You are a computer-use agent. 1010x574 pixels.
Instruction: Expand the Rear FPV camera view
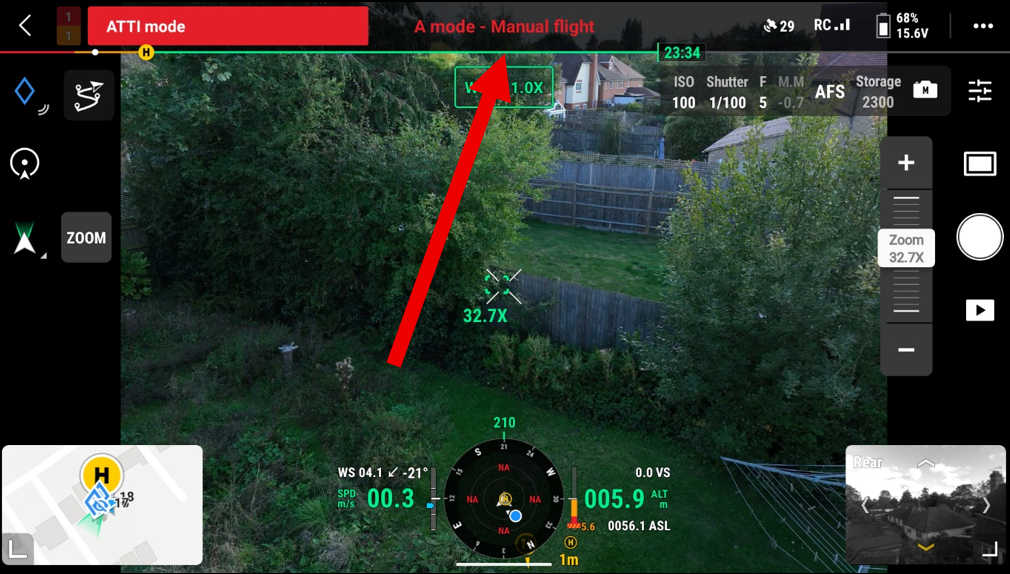tap(989, 548)
